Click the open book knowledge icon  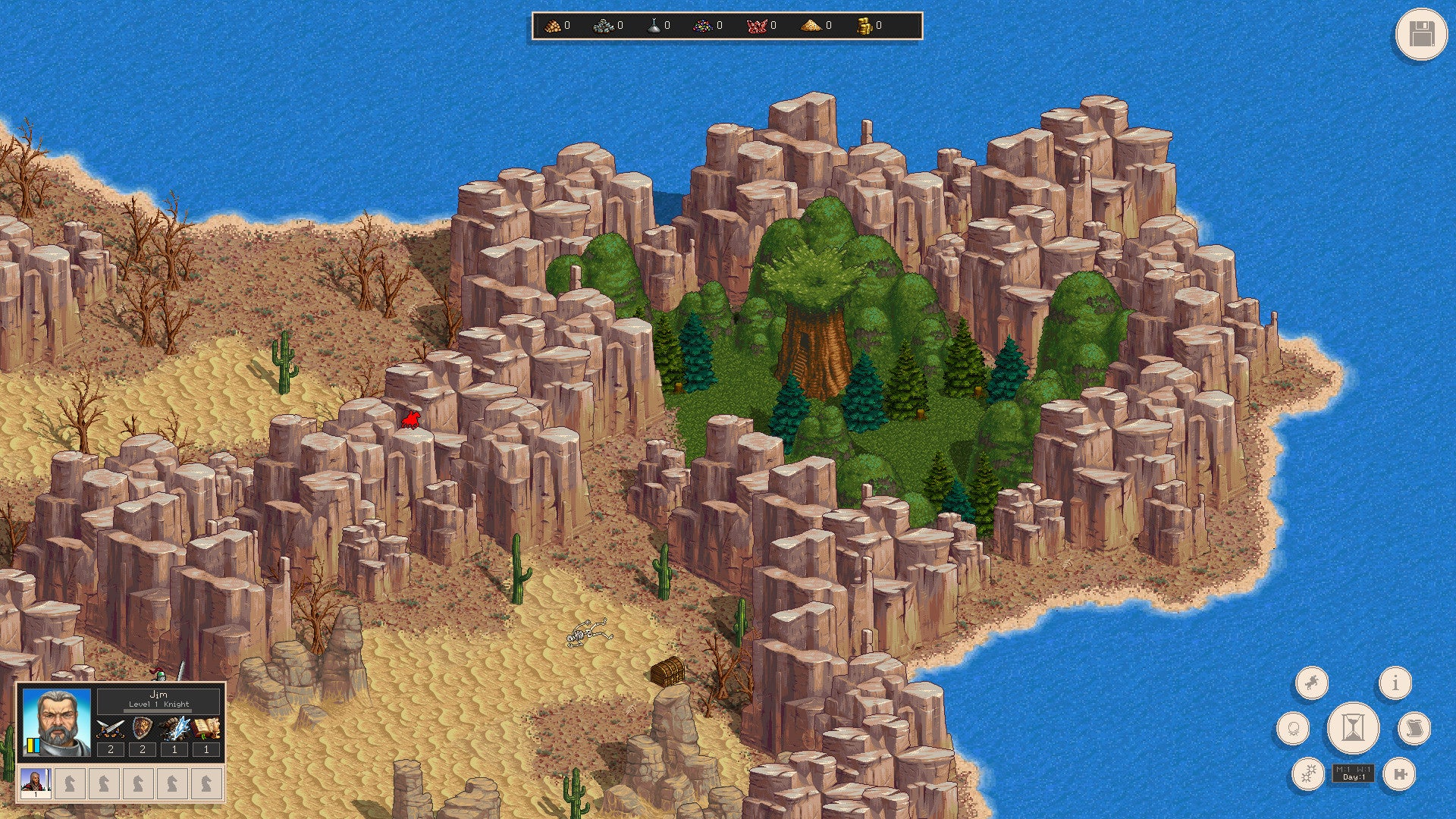pos(206,729)
